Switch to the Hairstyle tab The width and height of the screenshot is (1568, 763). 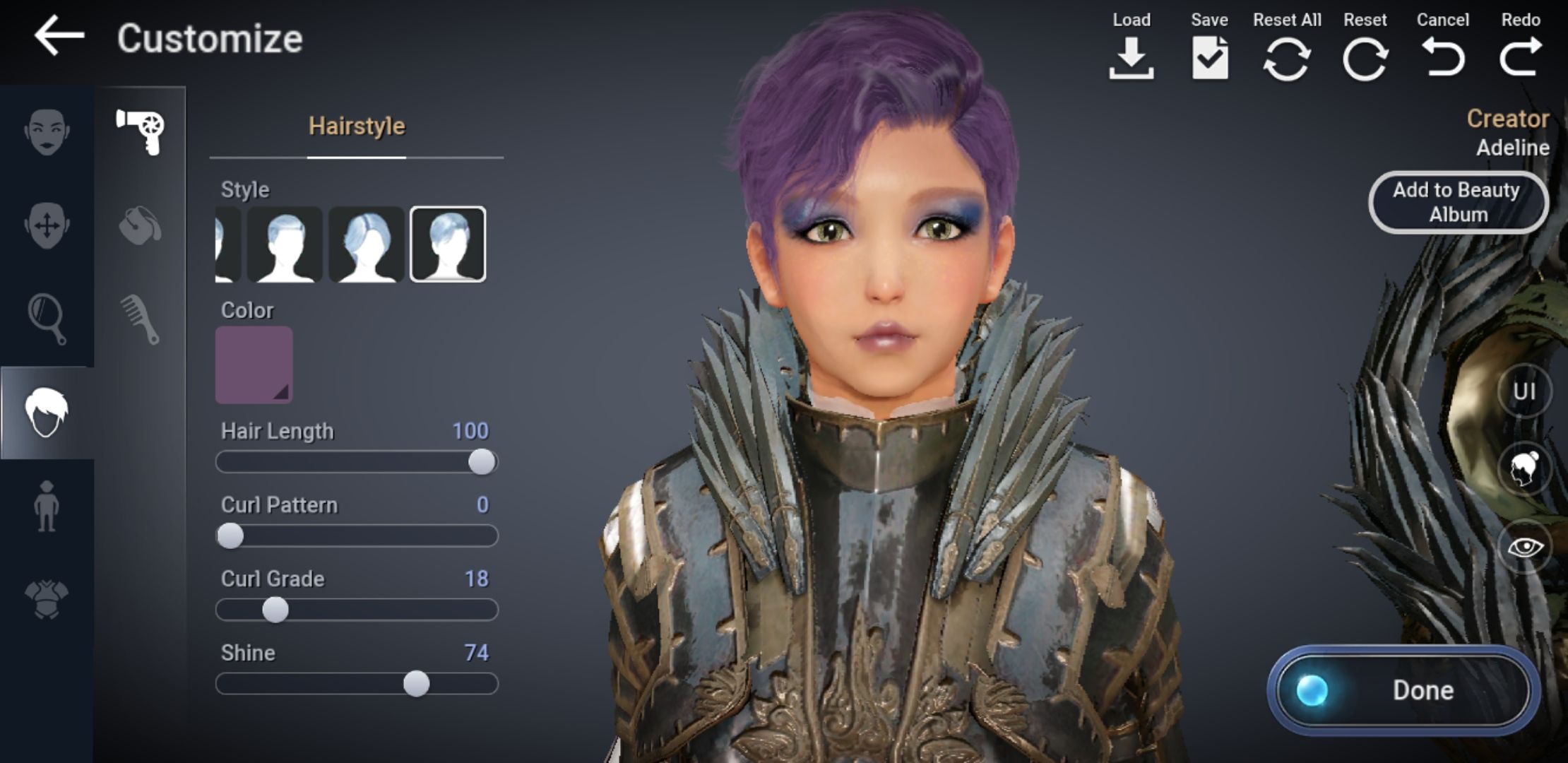356,127
